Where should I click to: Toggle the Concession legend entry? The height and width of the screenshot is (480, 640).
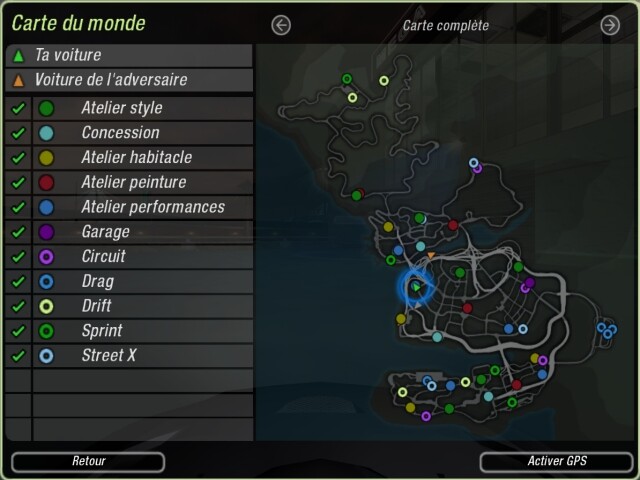tap(18, 133)
